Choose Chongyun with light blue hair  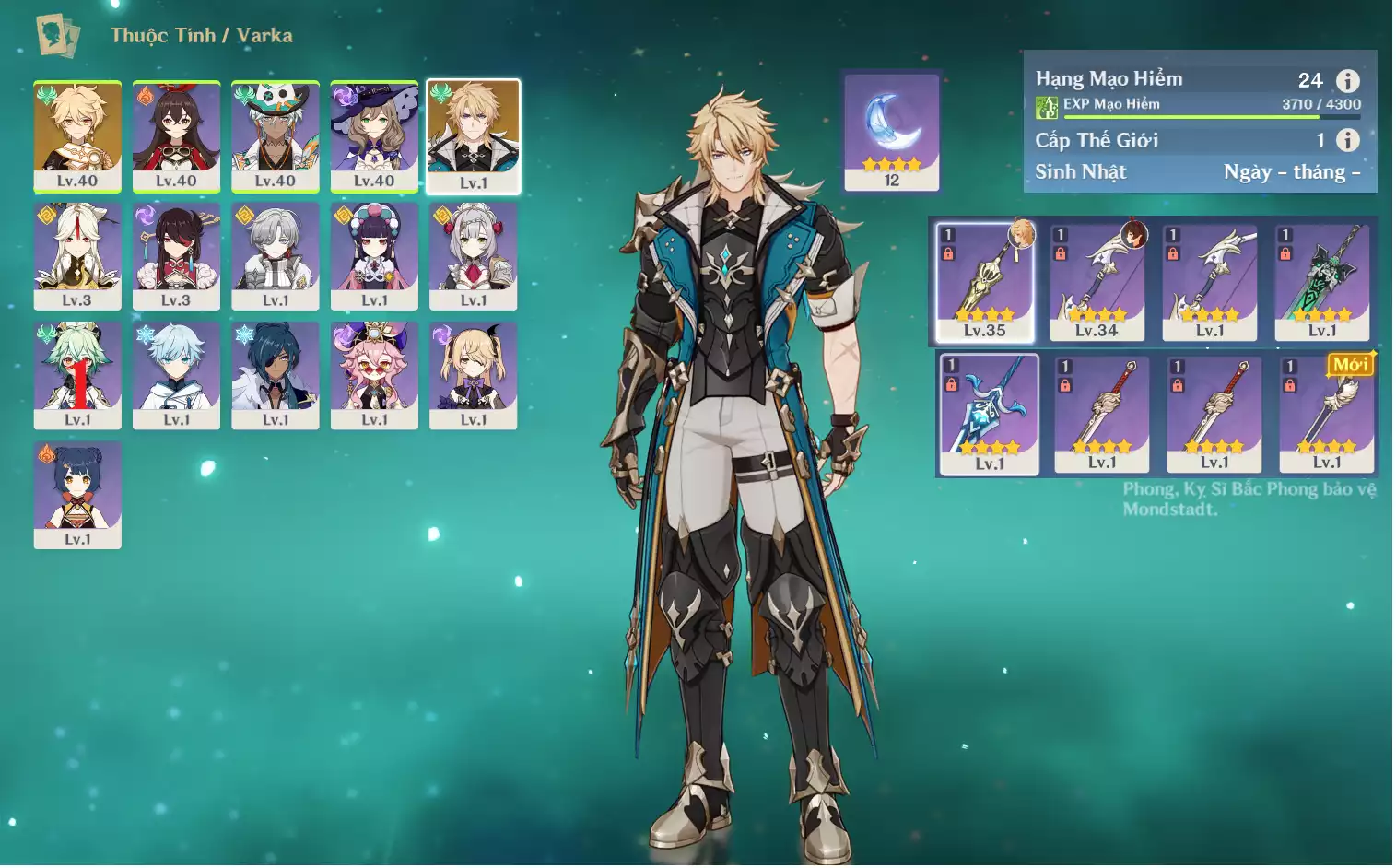click(176, 375)
